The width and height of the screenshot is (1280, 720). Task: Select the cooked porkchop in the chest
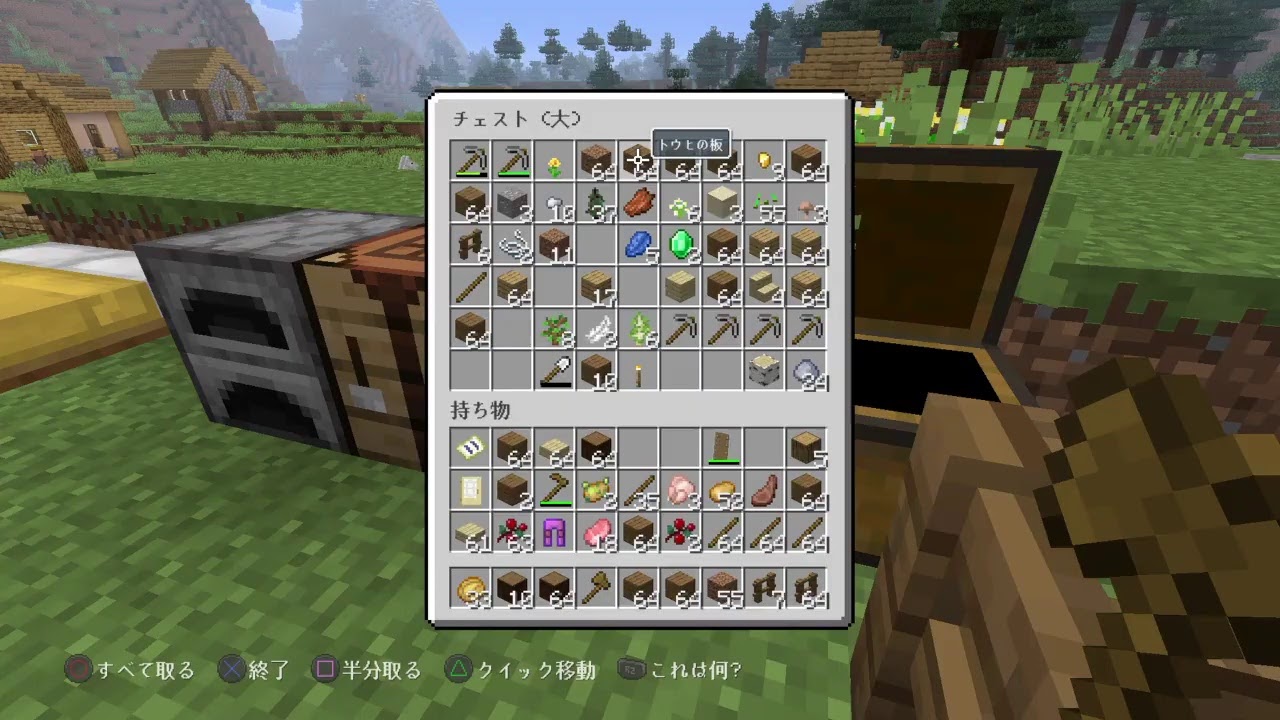(638, 203)
